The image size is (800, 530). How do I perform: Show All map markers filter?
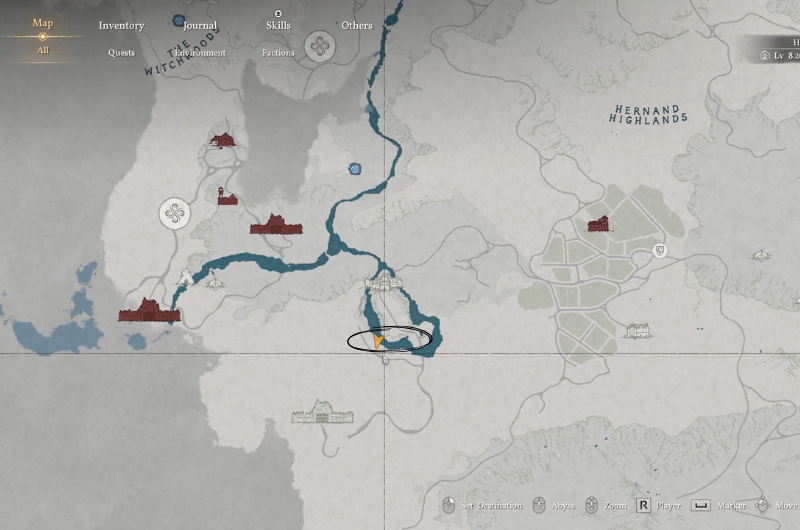pyautogui.click(x=43, y=50)
